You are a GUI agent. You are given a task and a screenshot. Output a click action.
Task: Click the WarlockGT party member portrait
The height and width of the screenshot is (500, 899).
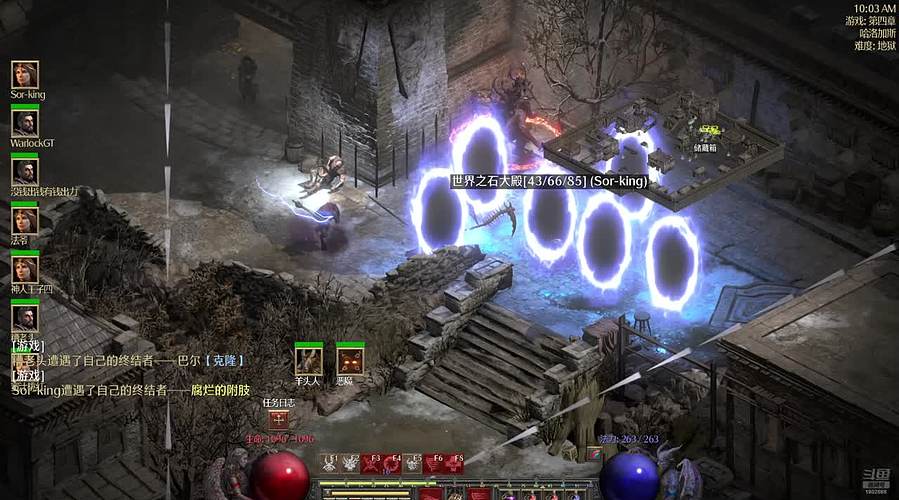25,123
